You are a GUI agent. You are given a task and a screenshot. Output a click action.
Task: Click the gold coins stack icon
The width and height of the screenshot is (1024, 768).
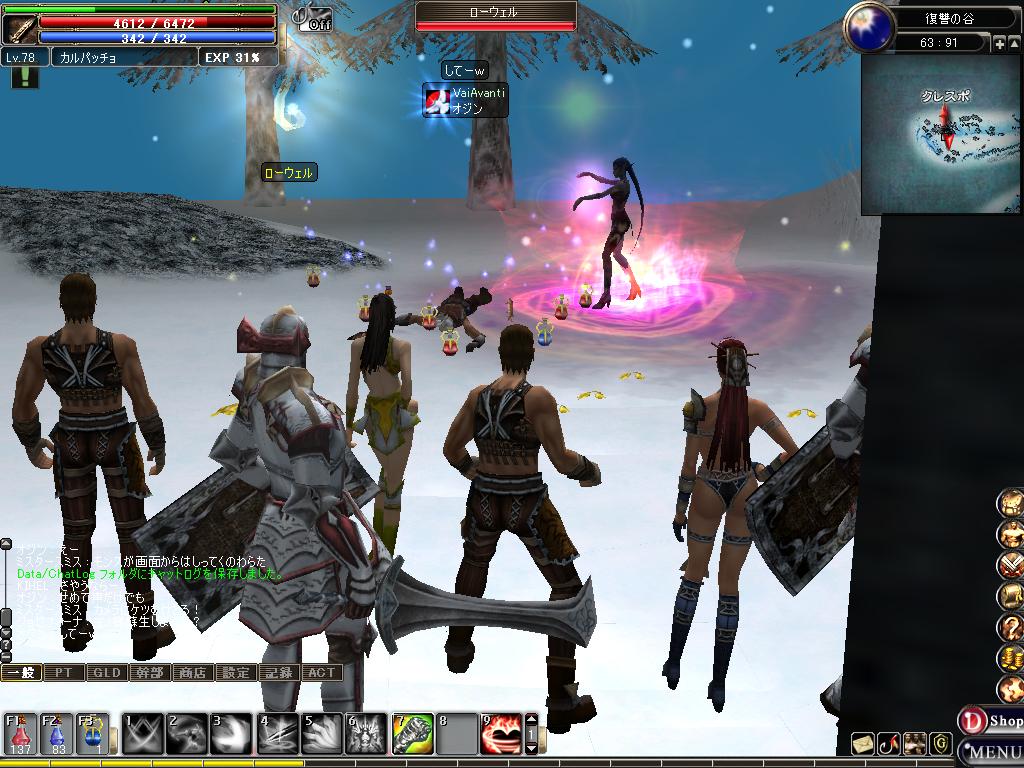[1010, 658]
